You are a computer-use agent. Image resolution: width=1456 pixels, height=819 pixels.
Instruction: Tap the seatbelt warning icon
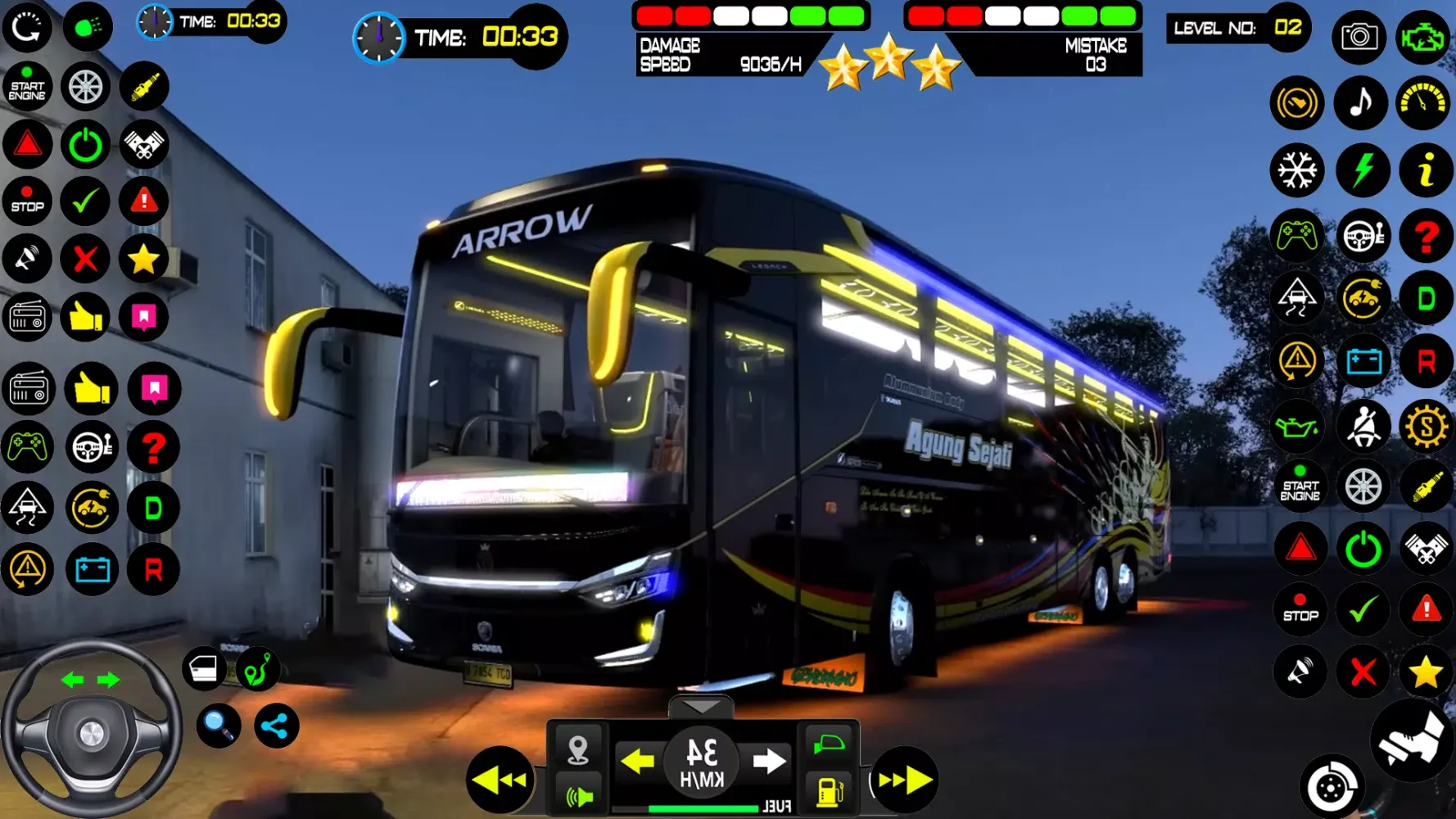click(1363, 423)
